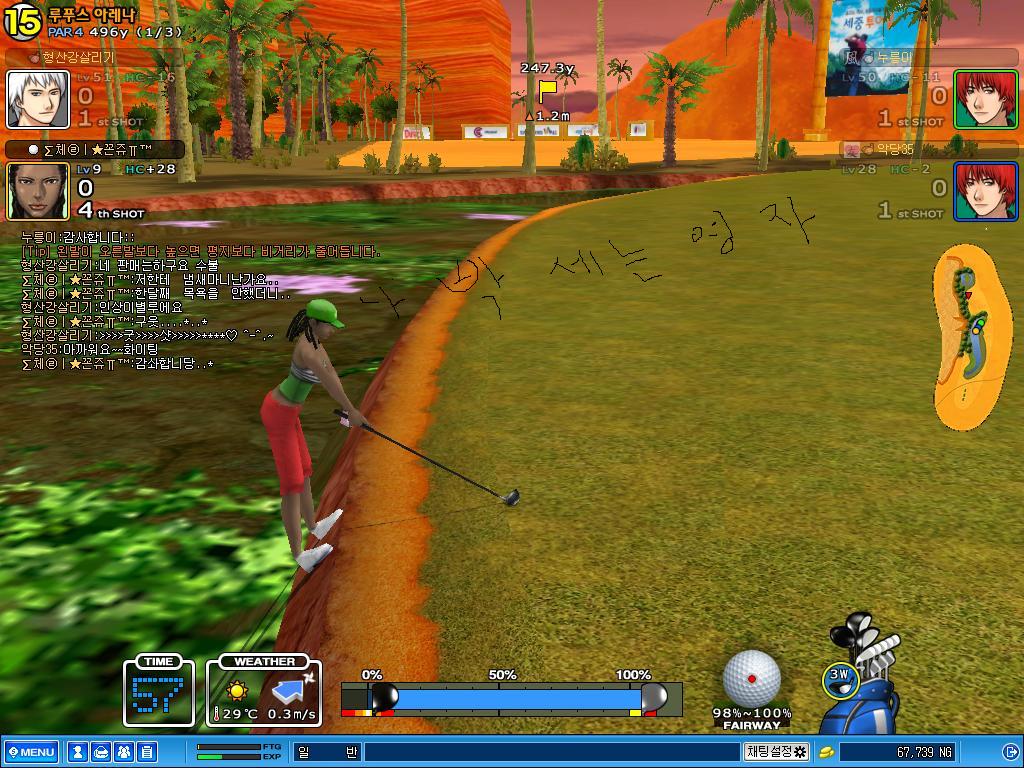Select the dark-haired Lv9 player portrait

[x=38, y=191]
